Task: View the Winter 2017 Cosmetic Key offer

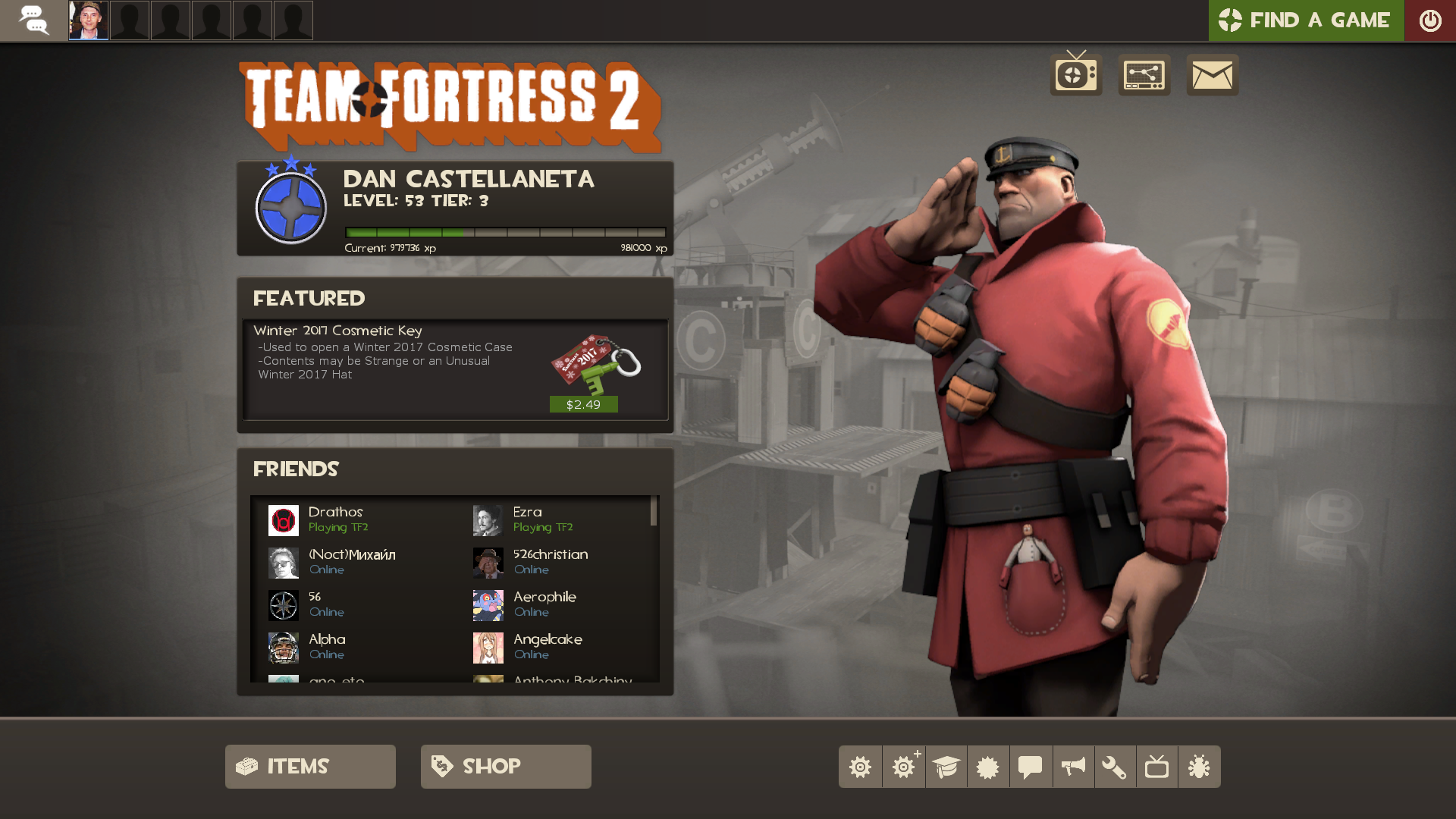Action: click(x=337, y=331)
